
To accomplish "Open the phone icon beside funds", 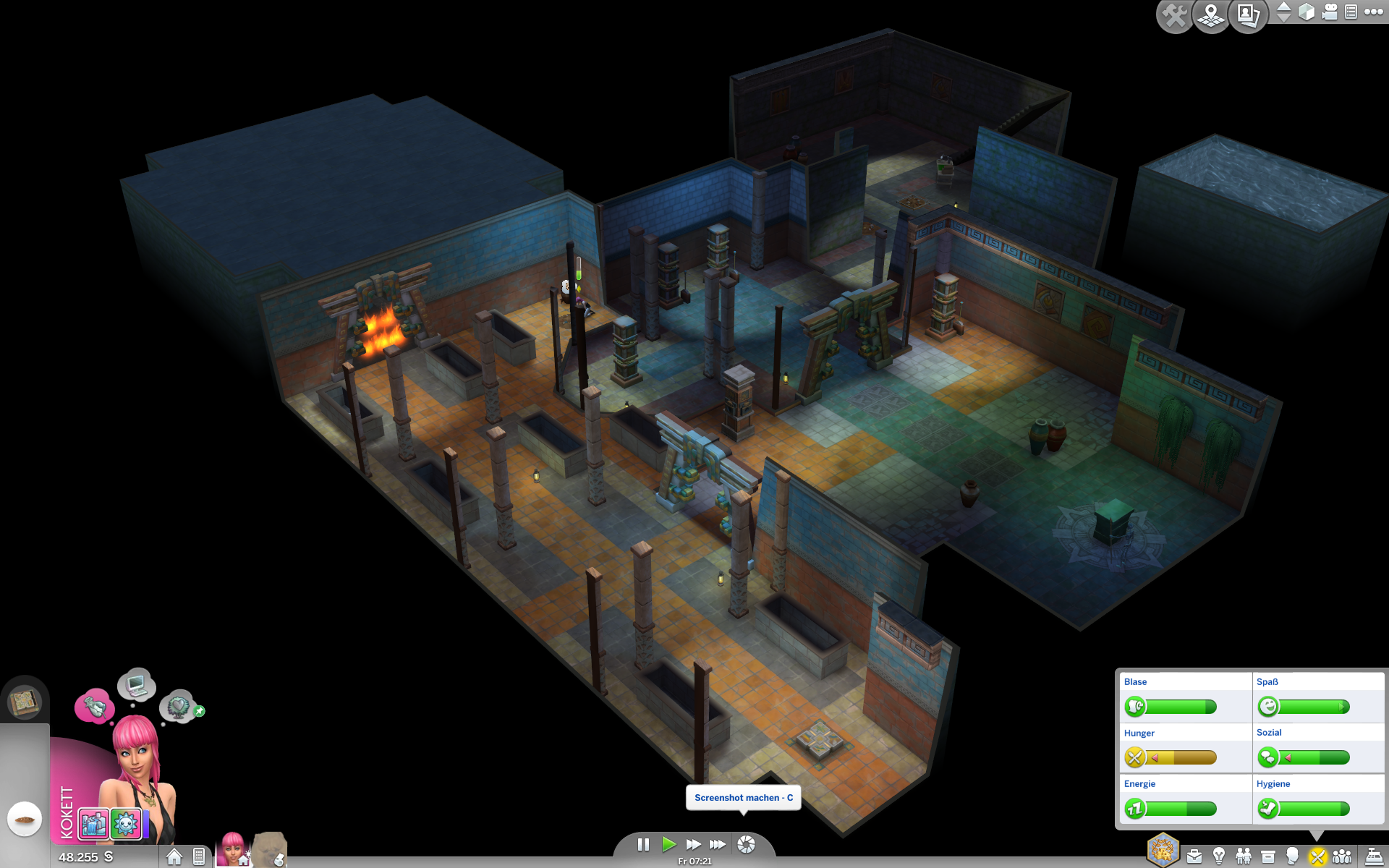I will pos(199,857).
